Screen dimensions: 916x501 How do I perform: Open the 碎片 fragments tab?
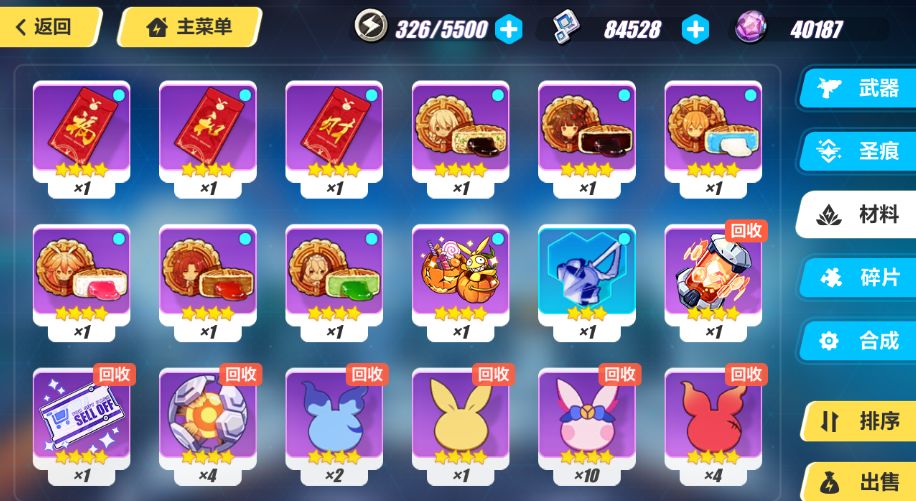click(x=860, y=277)
